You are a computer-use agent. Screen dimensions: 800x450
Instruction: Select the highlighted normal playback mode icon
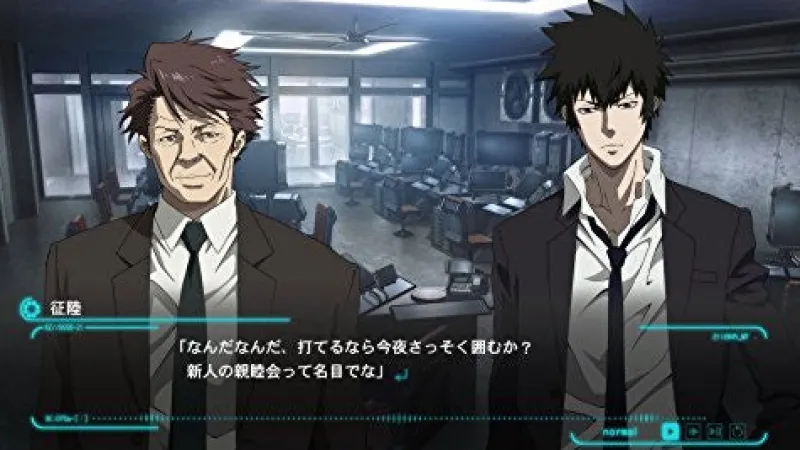[x=670, y=432]
